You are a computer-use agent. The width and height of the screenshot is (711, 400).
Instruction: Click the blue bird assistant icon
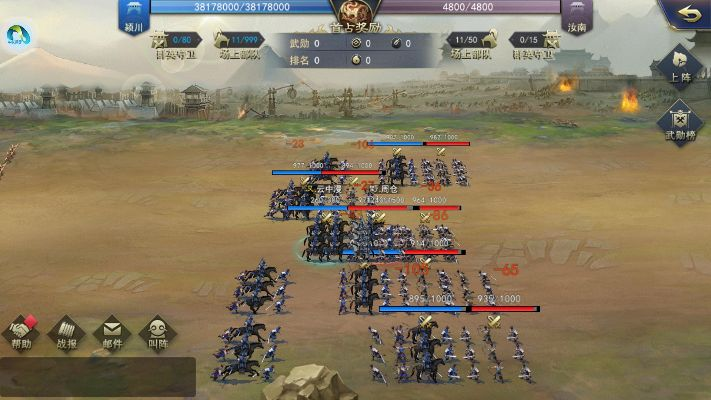[18, 37]
